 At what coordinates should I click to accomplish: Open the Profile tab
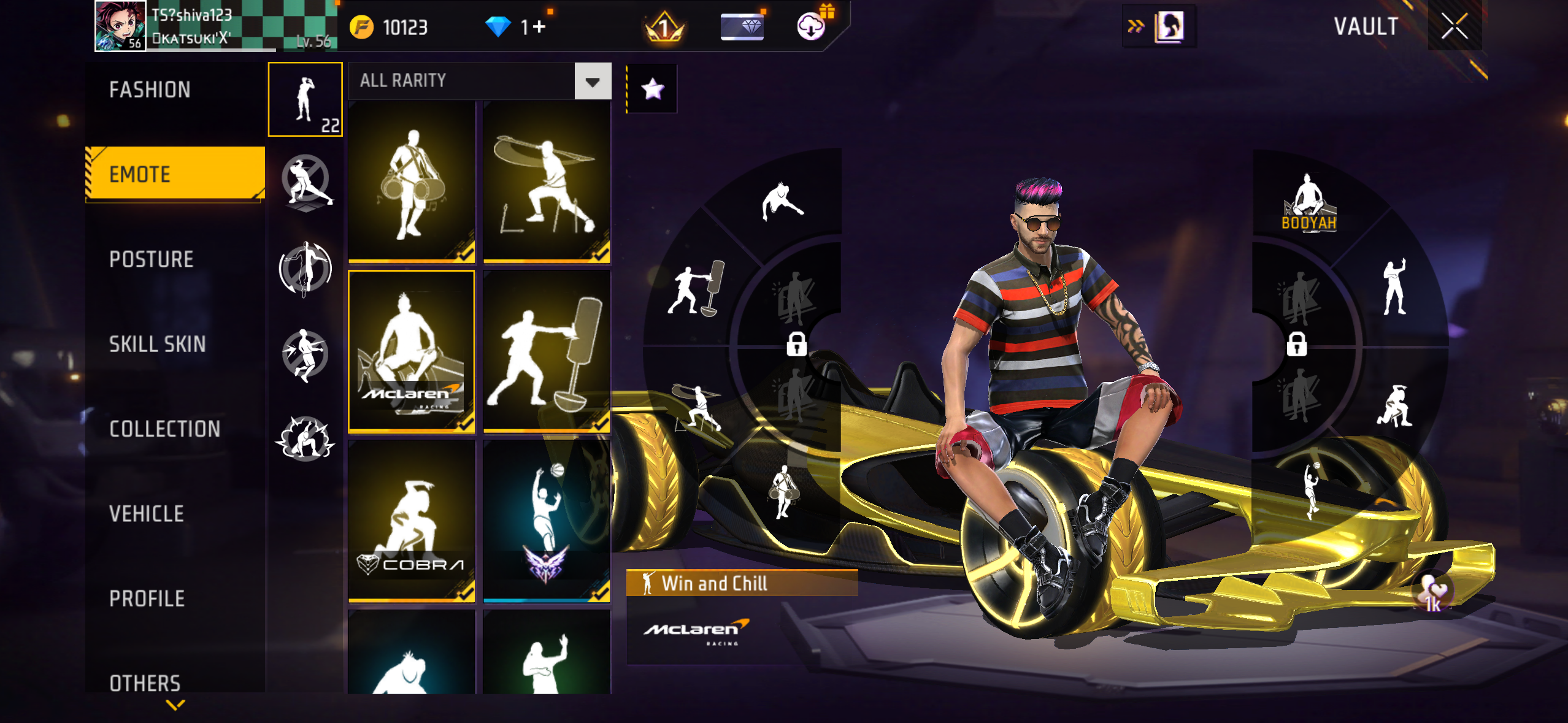[x=147, y=599]
